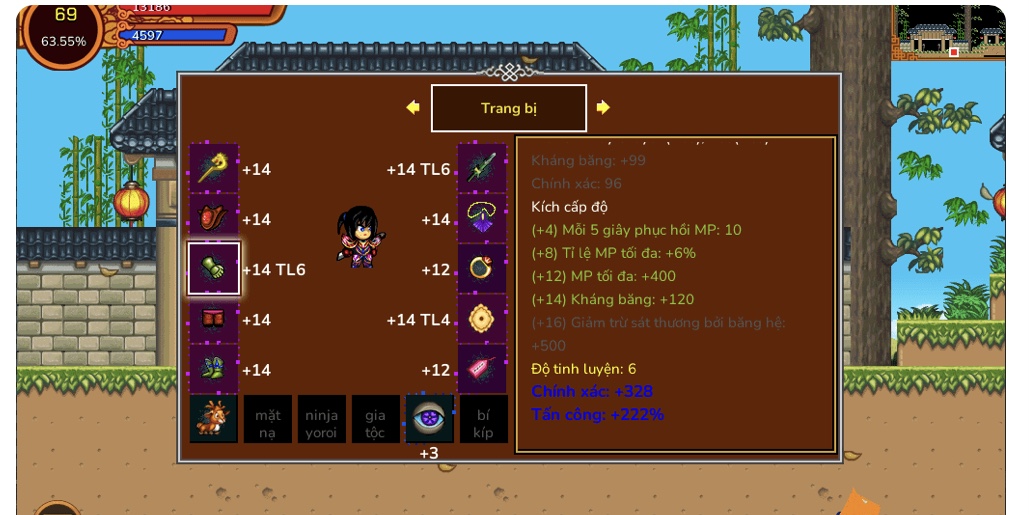Choose the purple necklace slot
This screenshot has height=515, width=1030.
482,219
